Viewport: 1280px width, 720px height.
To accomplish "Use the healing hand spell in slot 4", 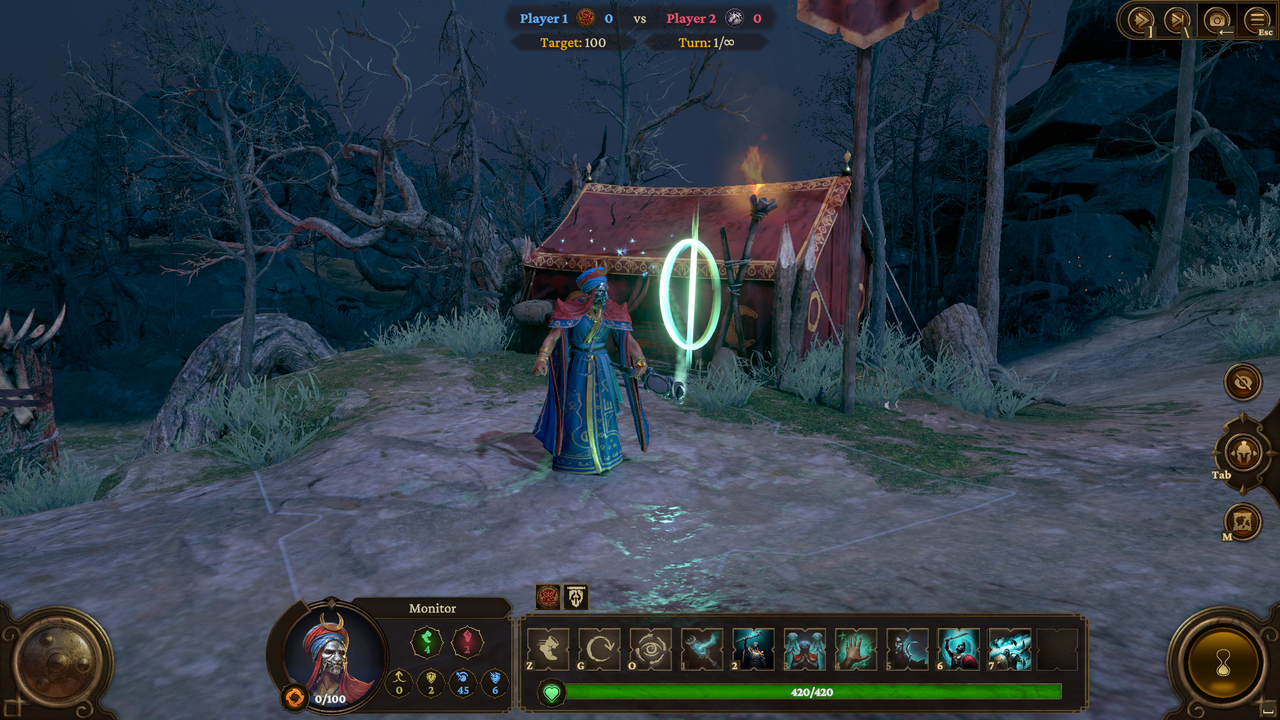I will 853,648.
